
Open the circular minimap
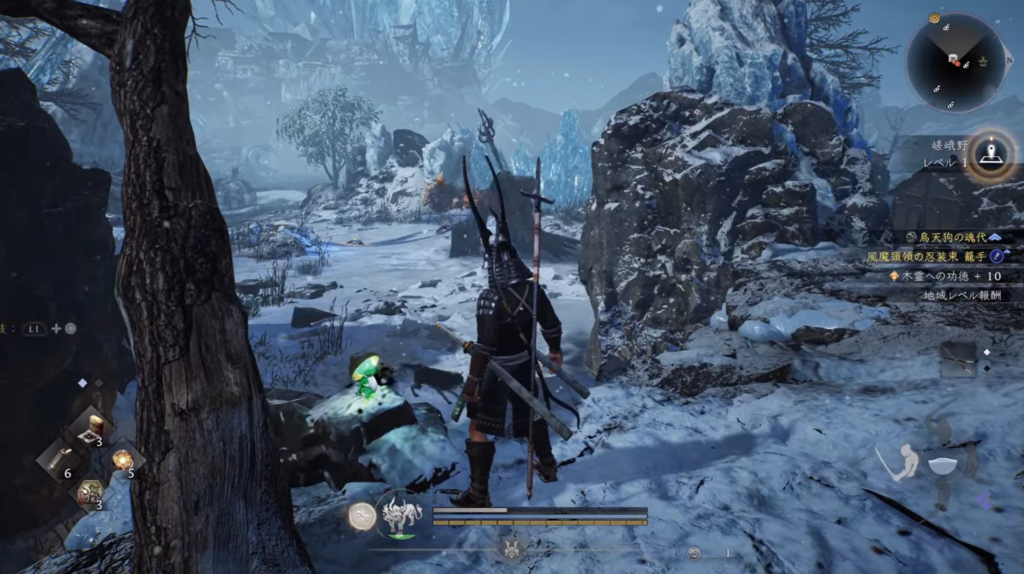click(955, 62)
